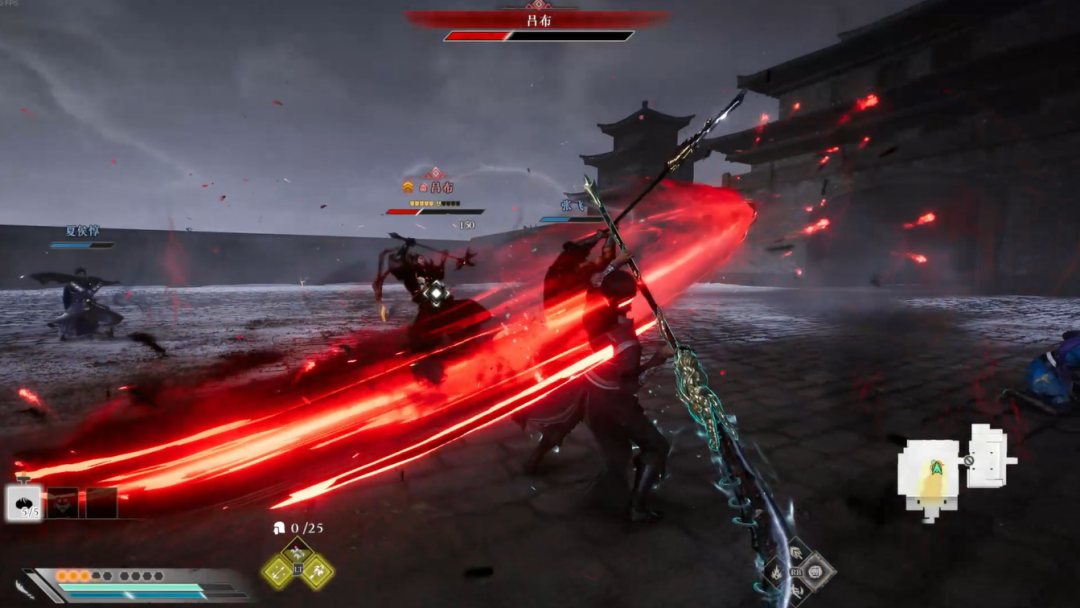Click the blocked-gate marker on the minimap

(968, 461)
